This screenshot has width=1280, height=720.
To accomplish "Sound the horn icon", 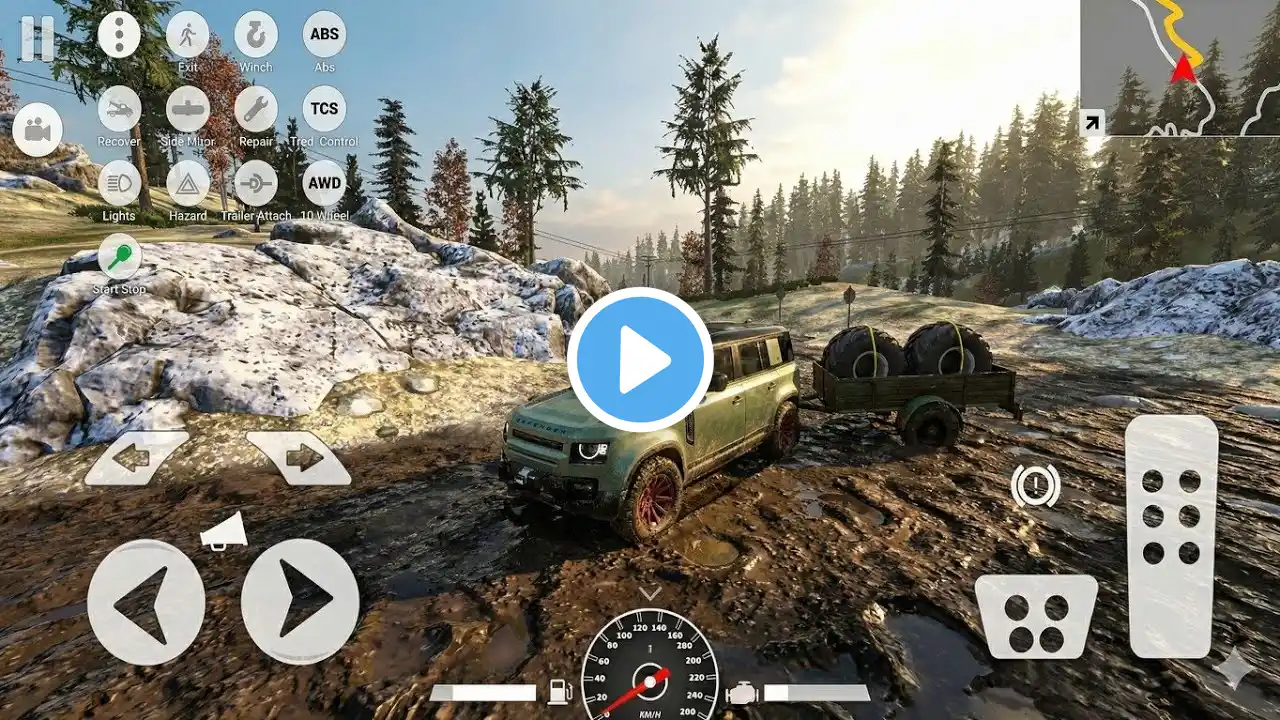I will (224, 531).
